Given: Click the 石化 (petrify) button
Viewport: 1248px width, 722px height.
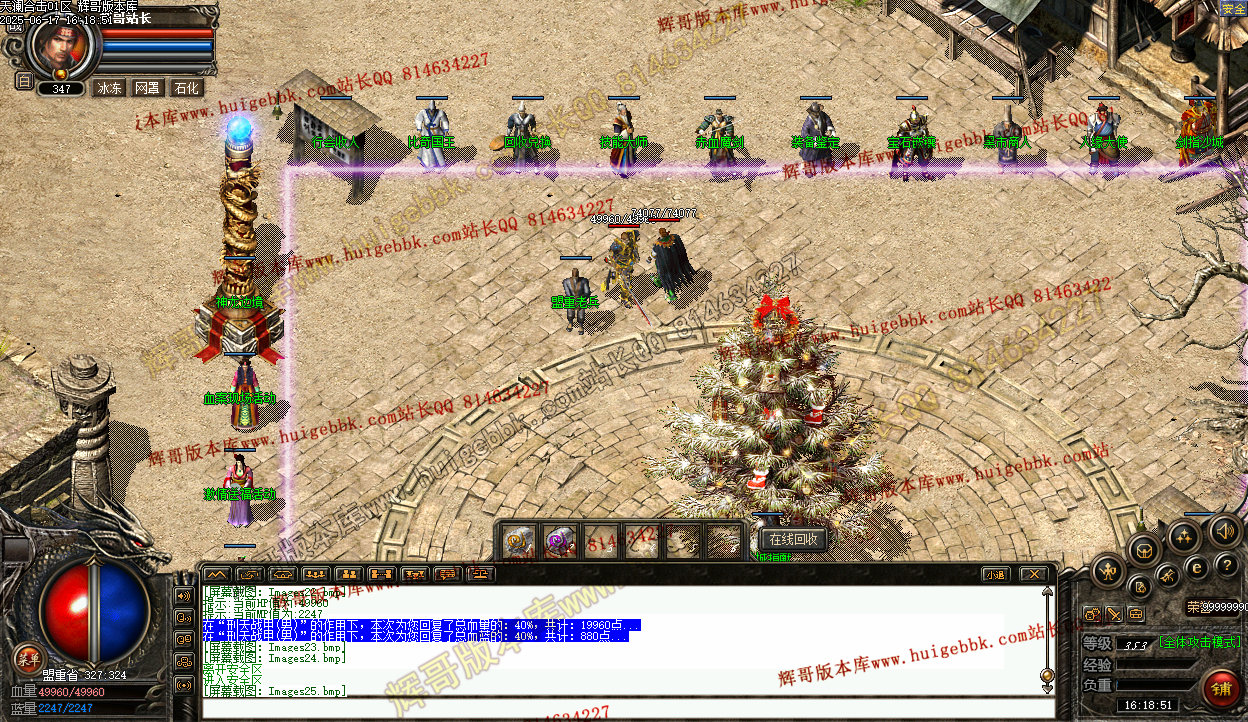Looking at the screenshot, I should pyautogui.click(x=186, y=88).
